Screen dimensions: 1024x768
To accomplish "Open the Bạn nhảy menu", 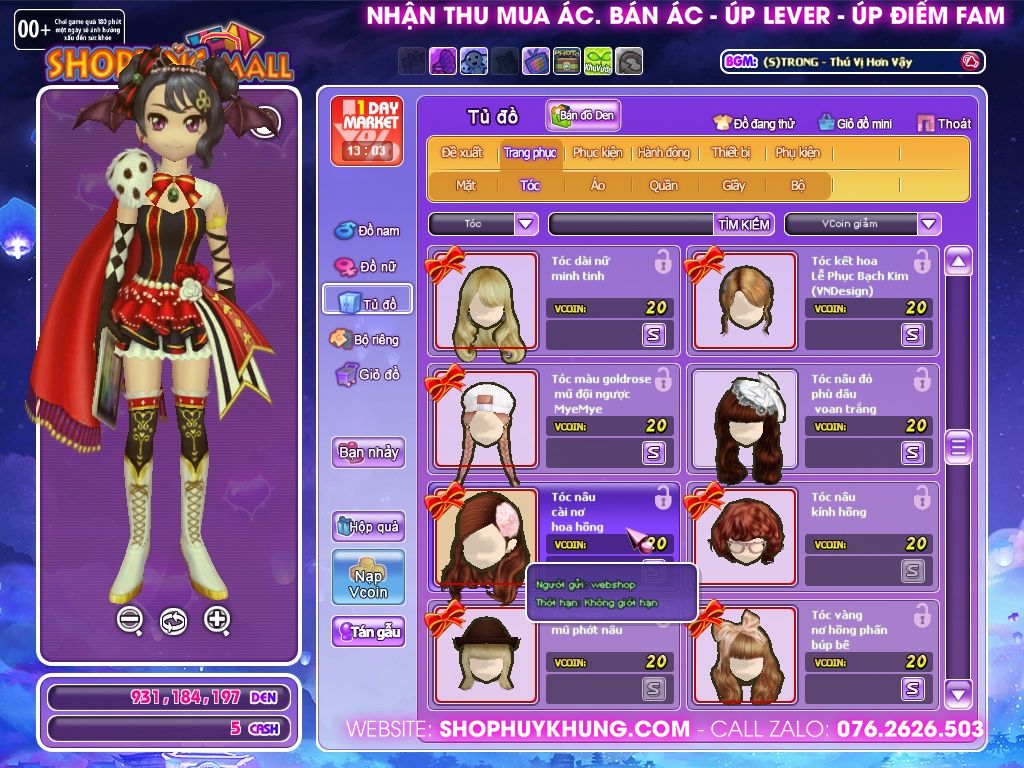I will (368, 452).
